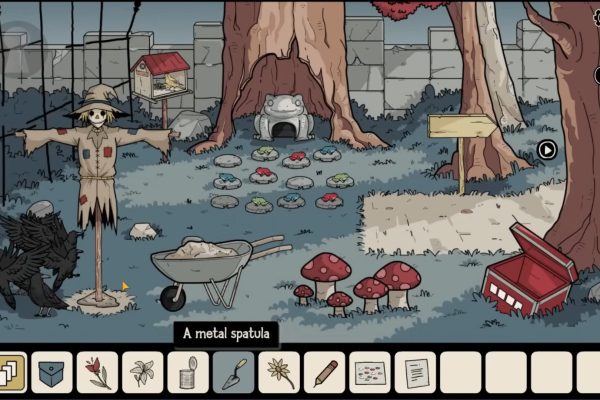Screen dimensions: 600x400
Task: Choose the tin can inventory slot
Action: click(187, 373)
